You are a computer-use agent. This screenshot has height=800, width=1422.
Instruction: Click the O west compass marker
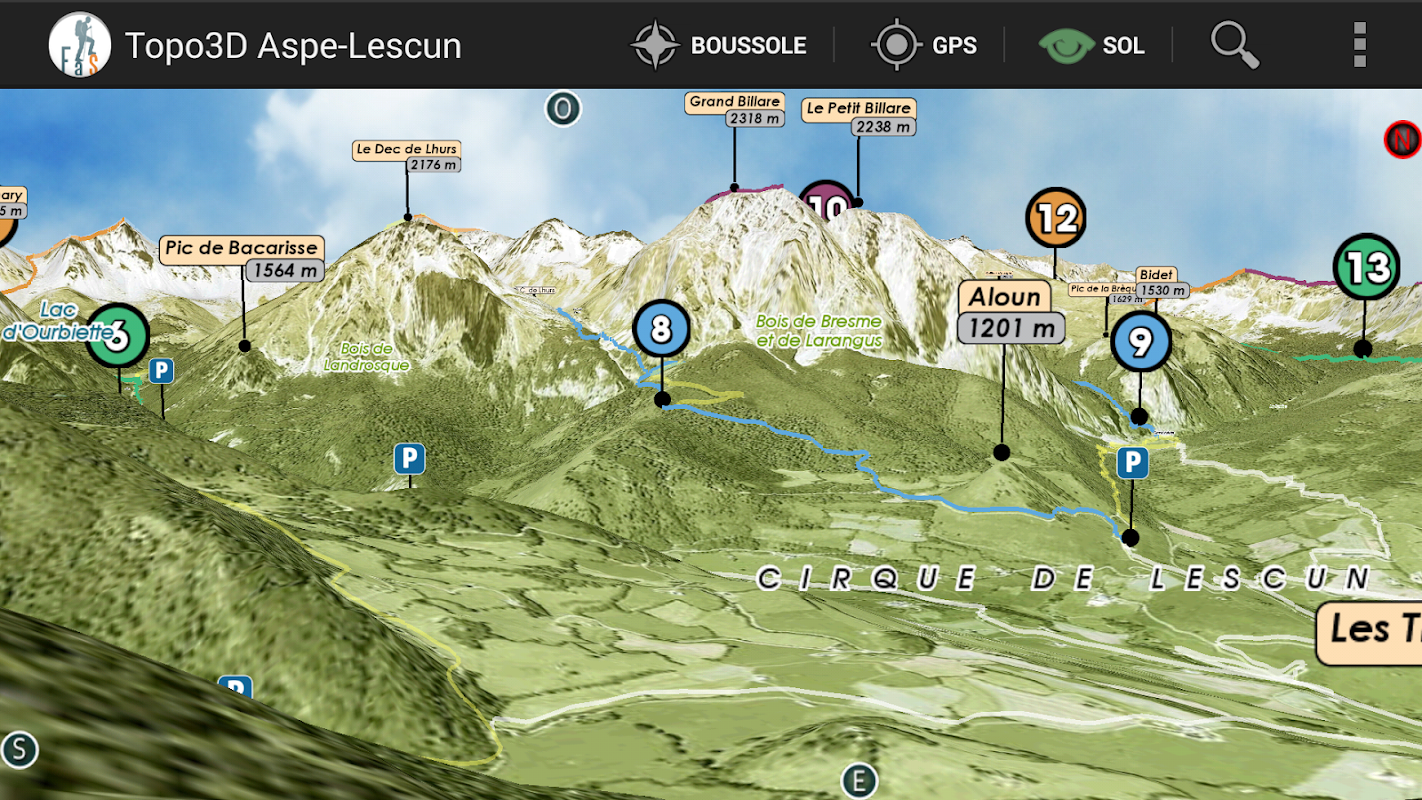(563, 109)
